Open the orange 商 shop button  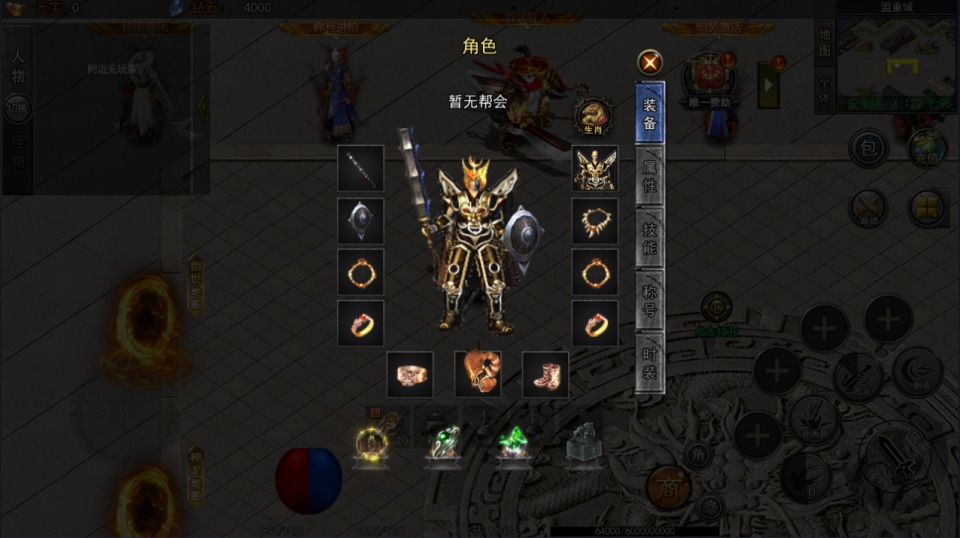coord(668,486)
